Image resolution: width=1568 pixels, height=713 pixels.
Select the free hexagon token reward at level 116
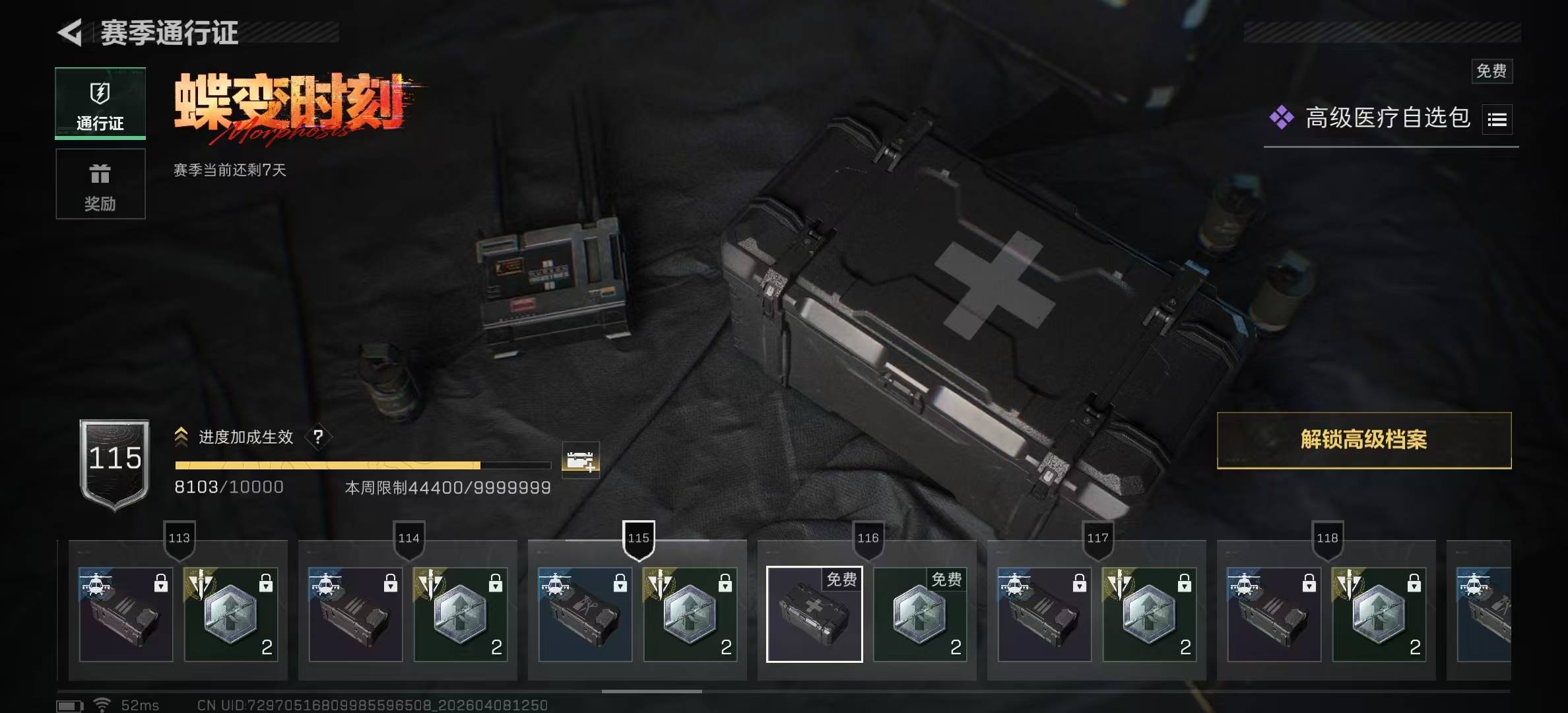[920, 614]
